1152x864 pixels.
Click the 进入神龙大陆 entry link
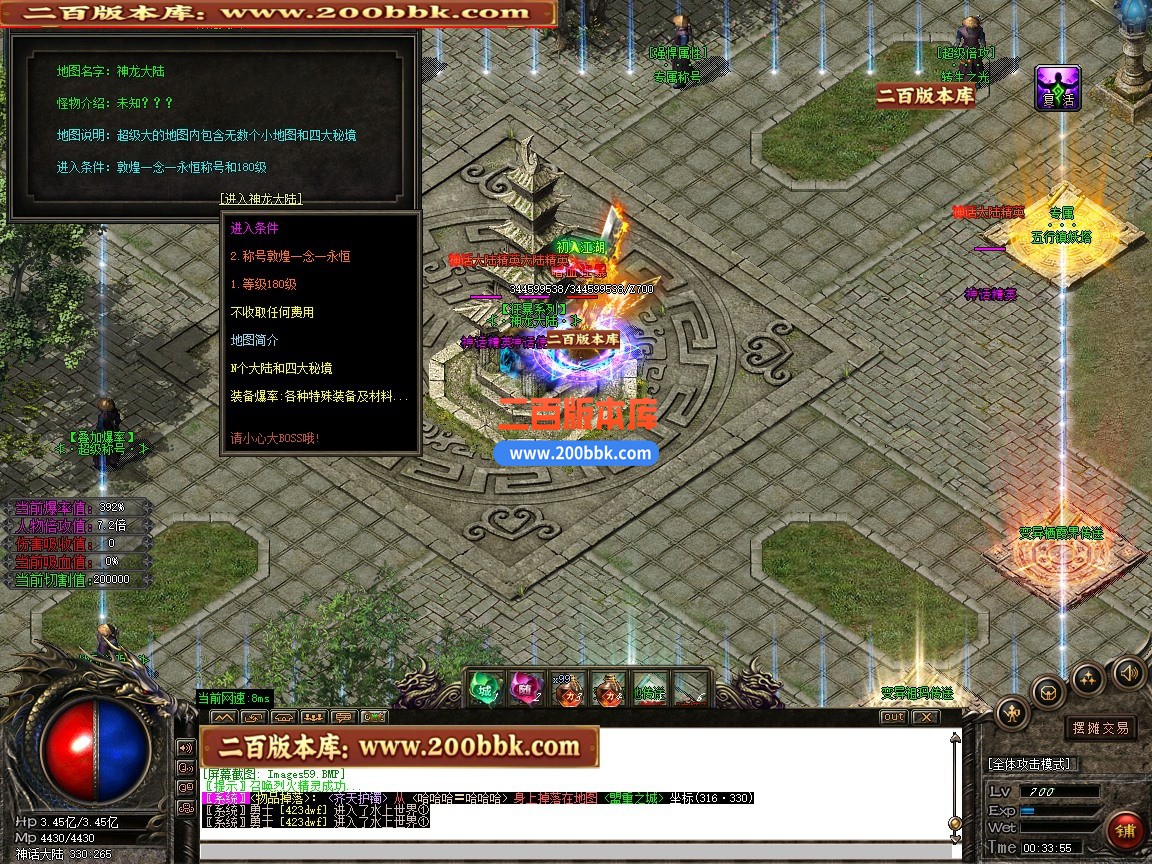tap(261, 199)
